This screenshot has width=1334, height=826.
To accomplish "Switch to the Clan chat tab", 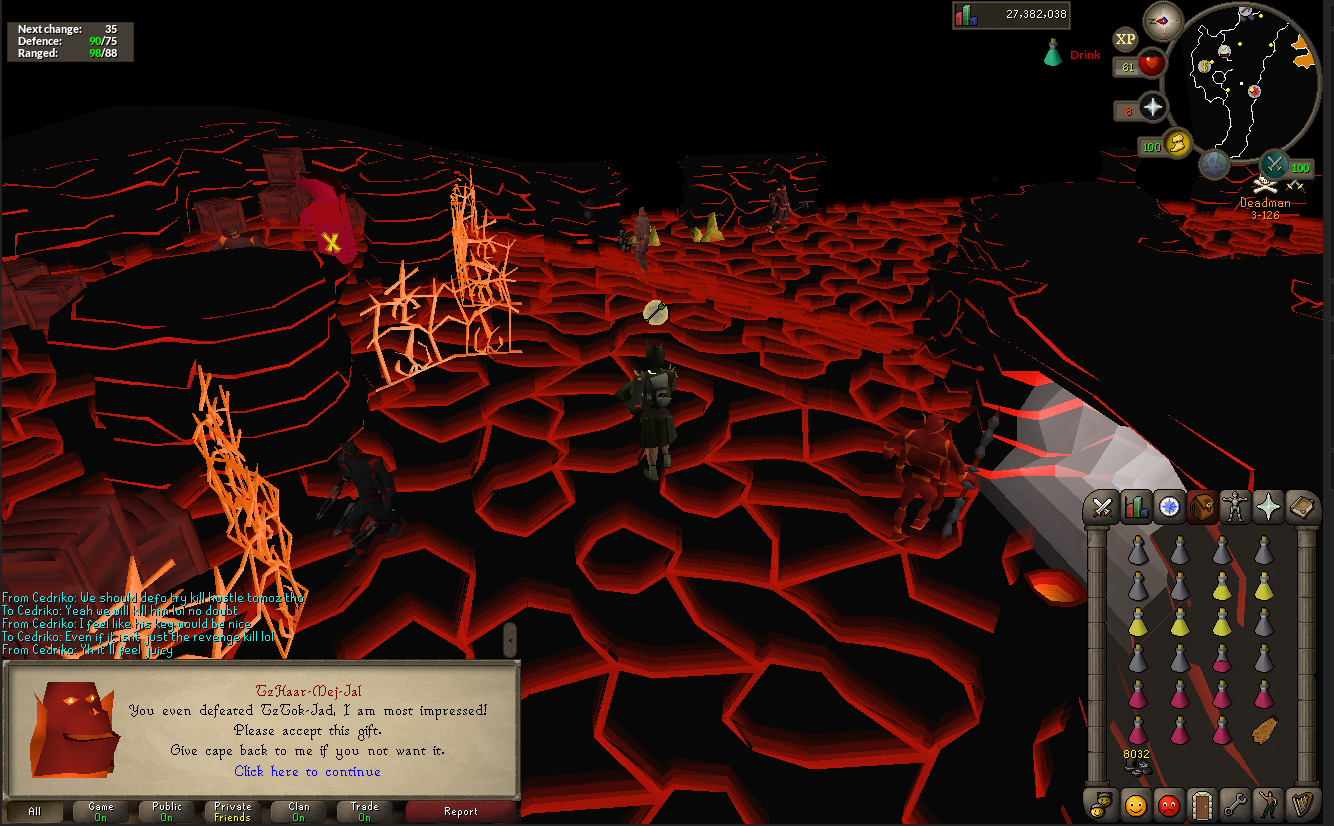I will pos(299,812).
